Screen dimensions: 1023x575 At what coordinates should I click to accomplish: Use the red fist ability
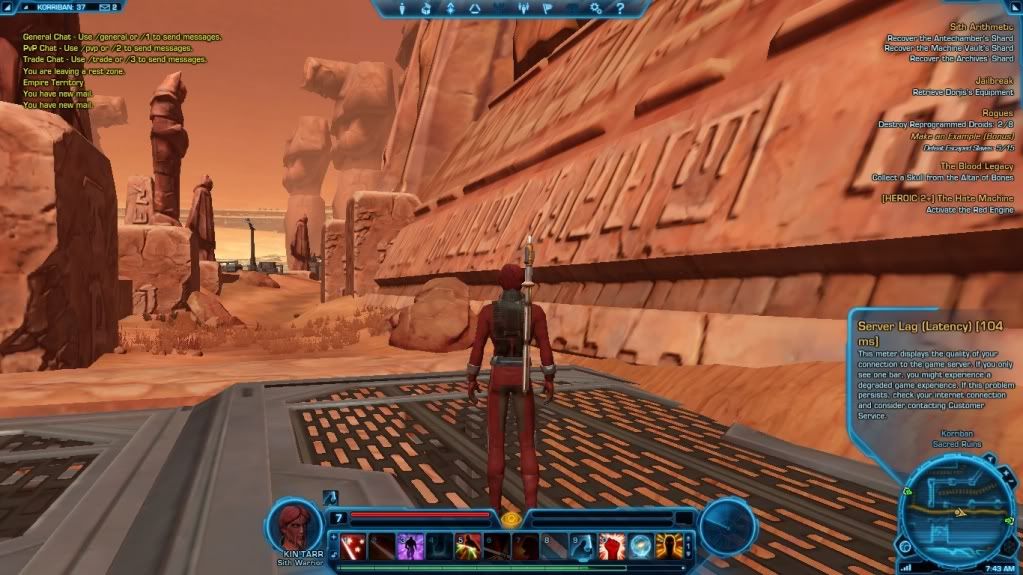click(612, 546)
